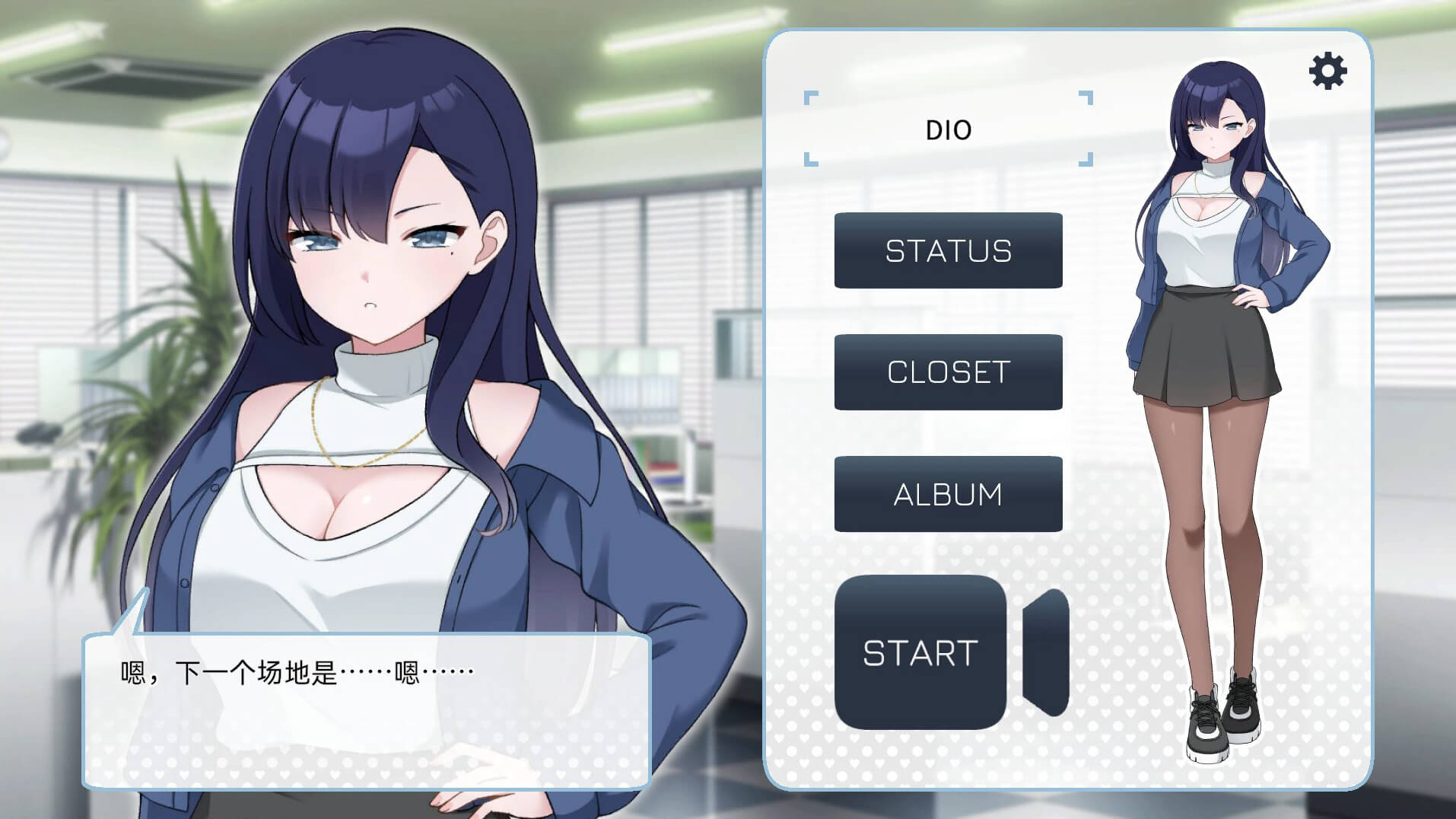Open the CLOSET outfit menu

[948, 372]
